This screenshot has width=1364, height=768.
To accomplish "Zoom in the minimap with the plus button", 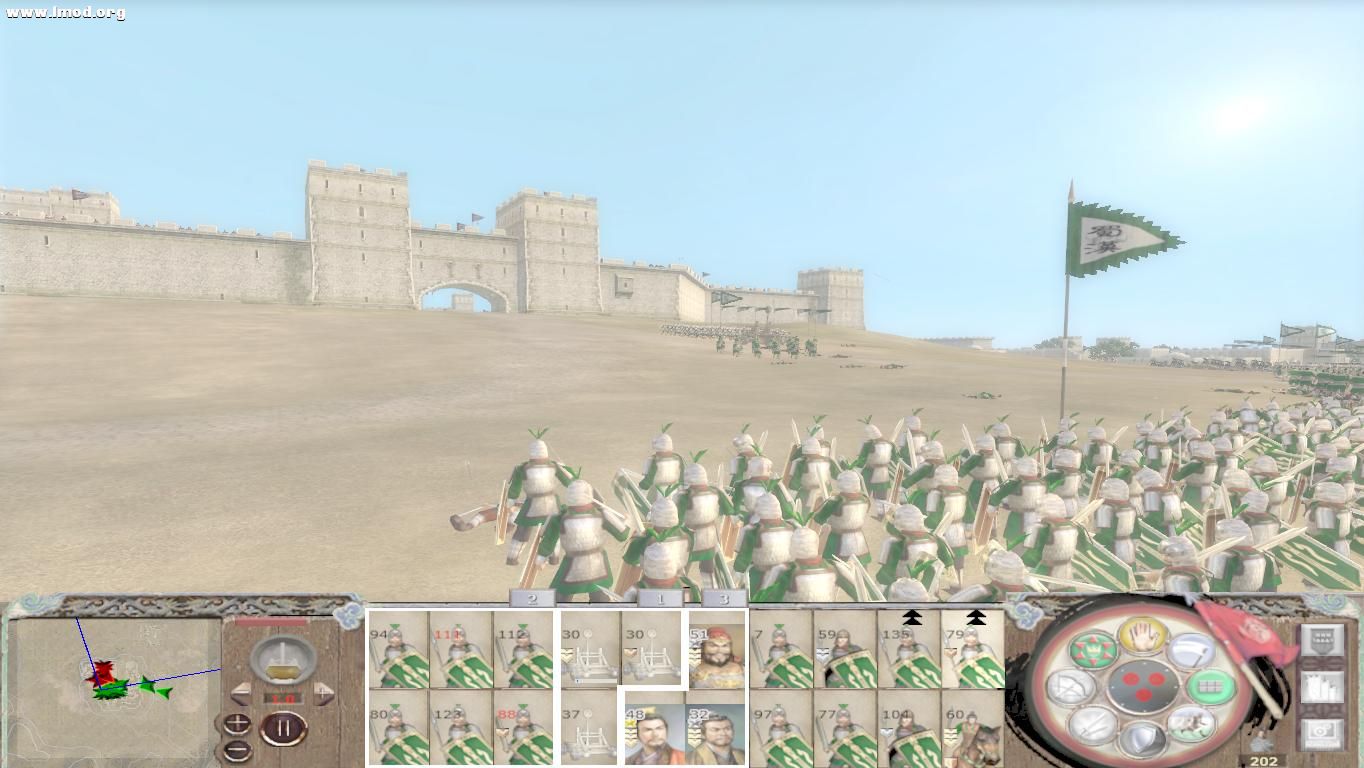I will 237,722.
